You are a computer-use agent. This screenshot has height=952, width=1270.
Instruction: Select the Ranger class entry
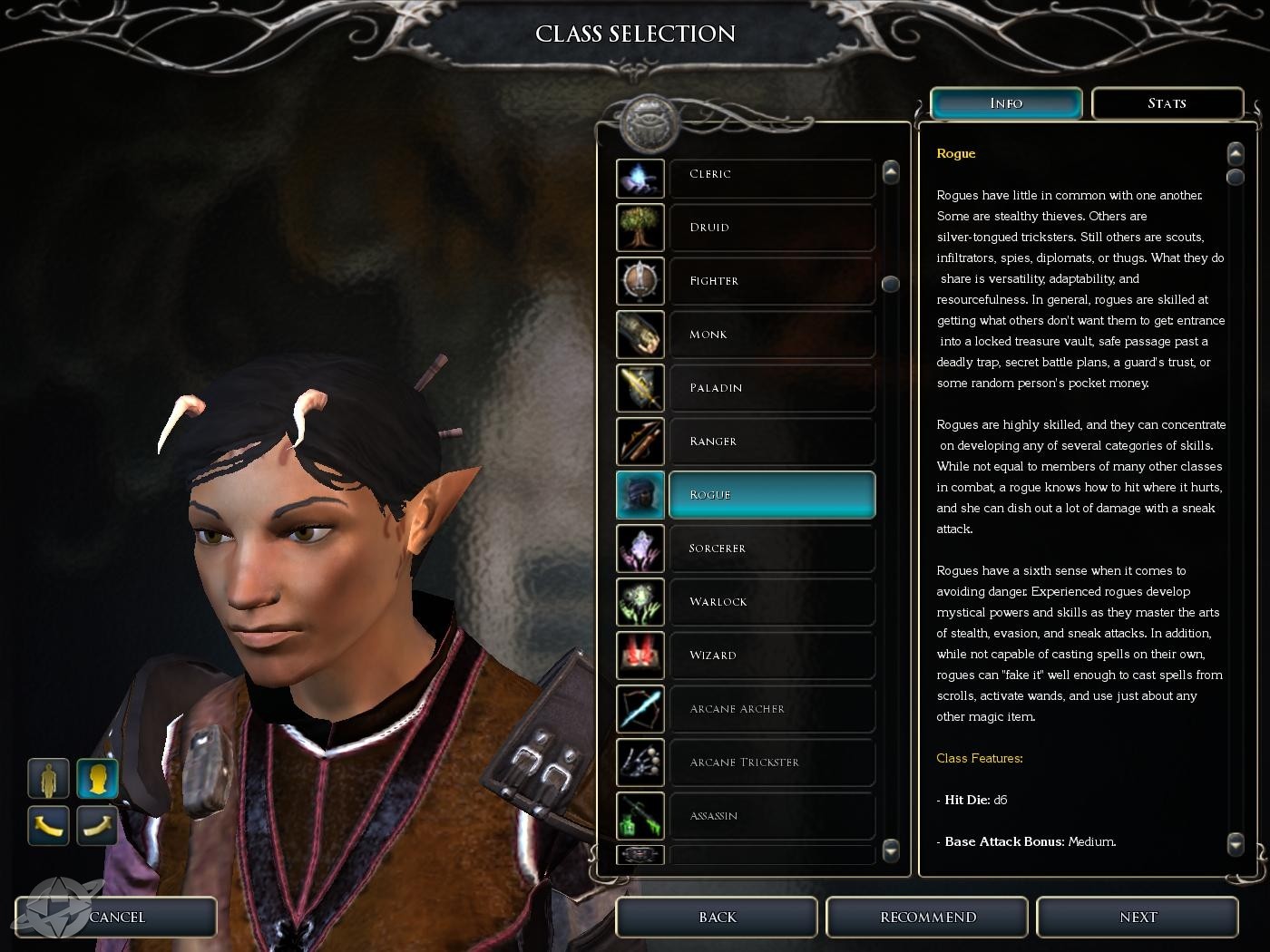[x=771, y=442]
